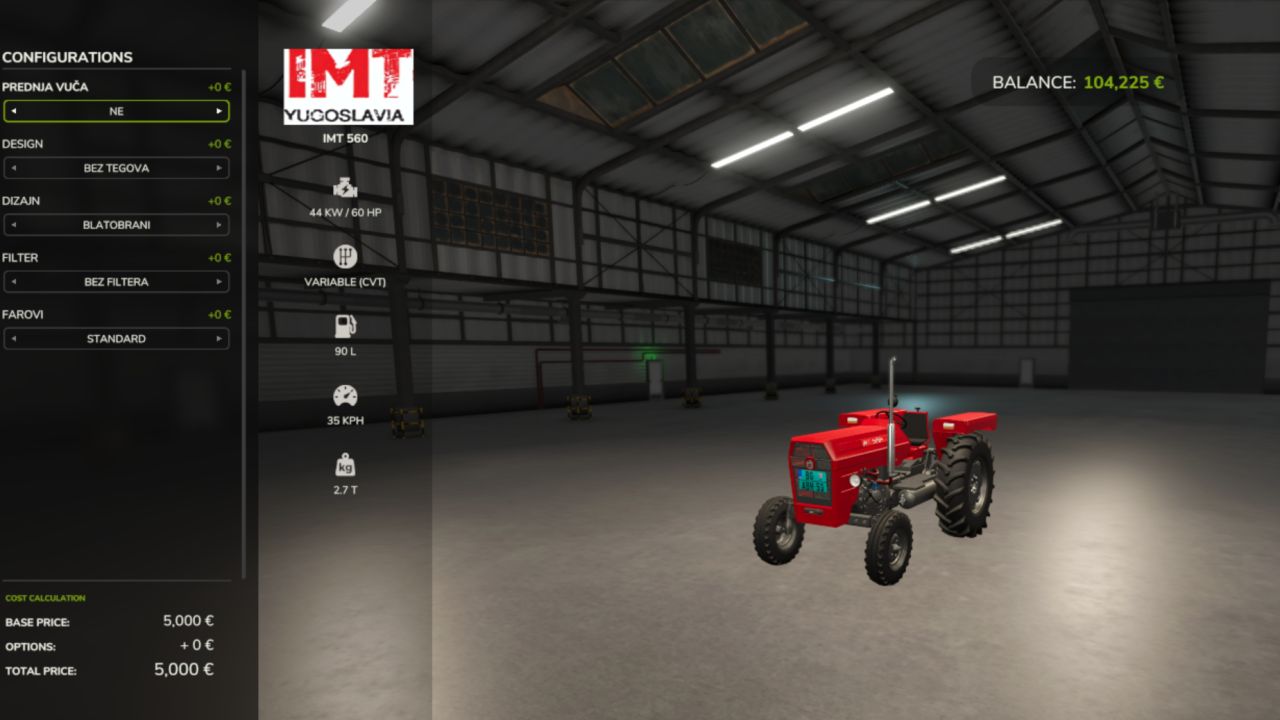This screenshot has height=720, width=1280.
Task: Click the IMT 560 vehicle name label
Action: click(344, 138)
